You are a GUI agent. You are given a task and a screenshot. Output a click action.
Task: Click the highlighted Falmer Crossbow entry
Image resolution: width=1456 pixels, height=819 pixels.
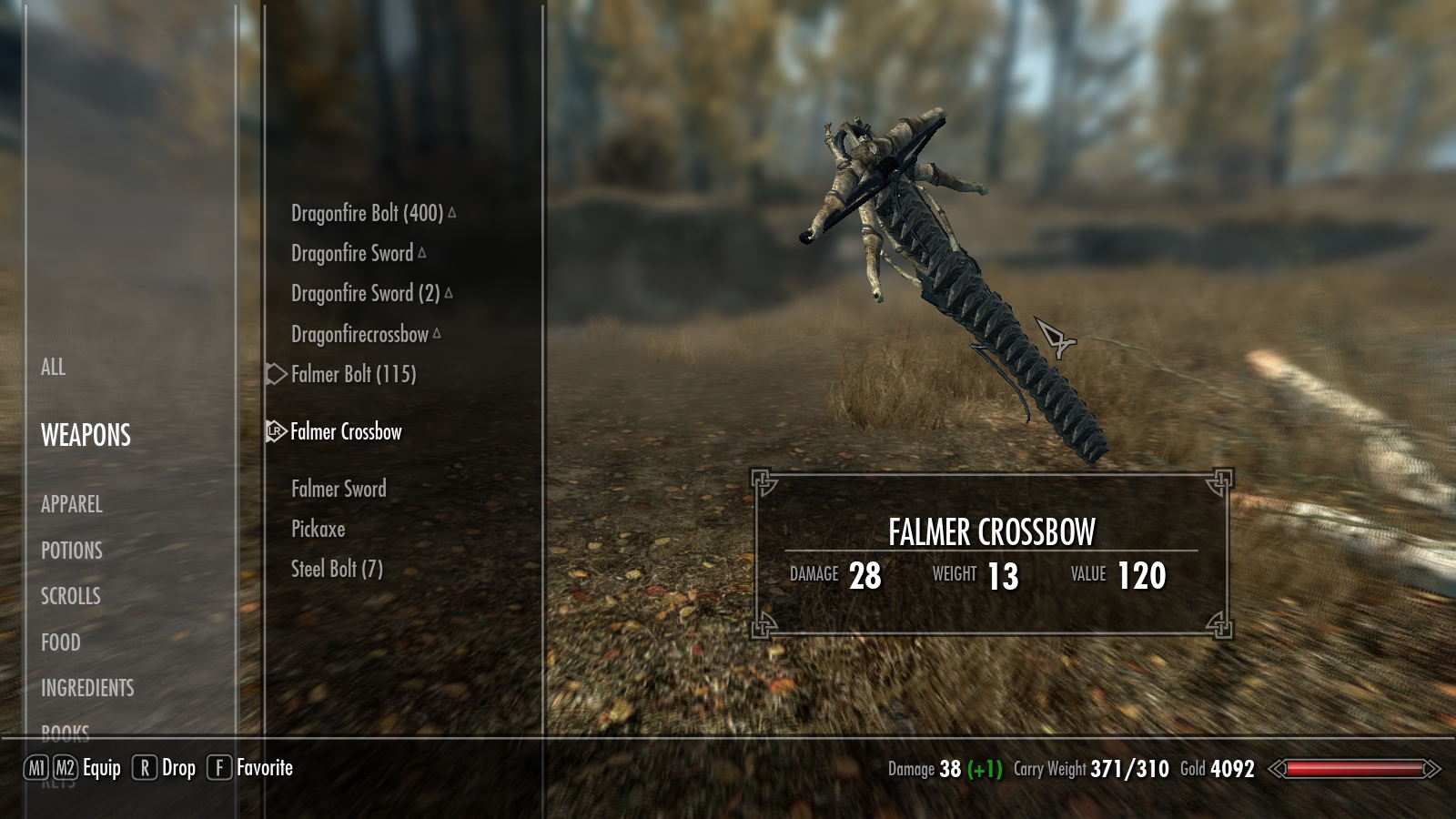(346, 432)
